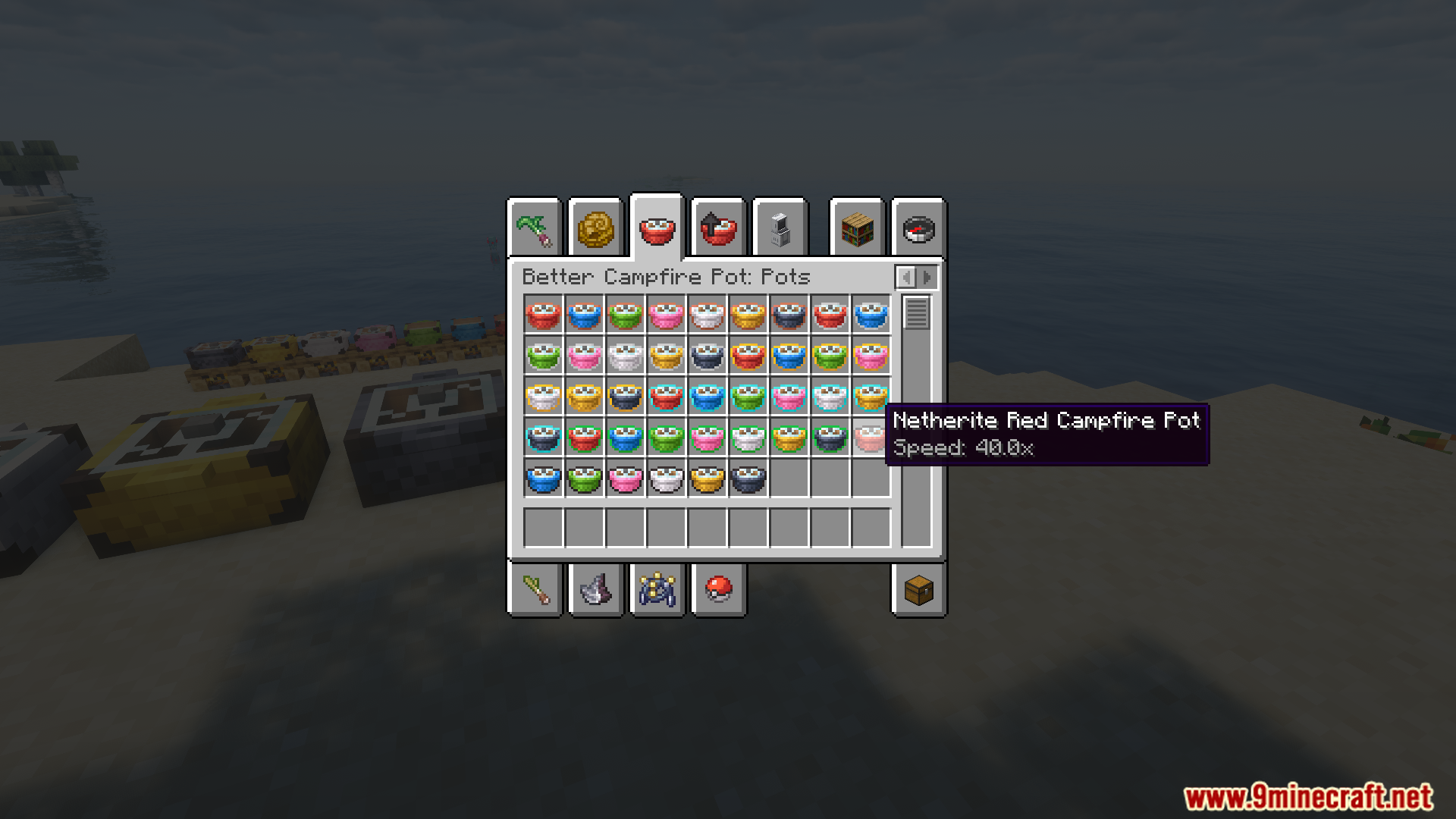Open the Poke Ball tab
Screen dimensions: 1456x819
[718, 591]
